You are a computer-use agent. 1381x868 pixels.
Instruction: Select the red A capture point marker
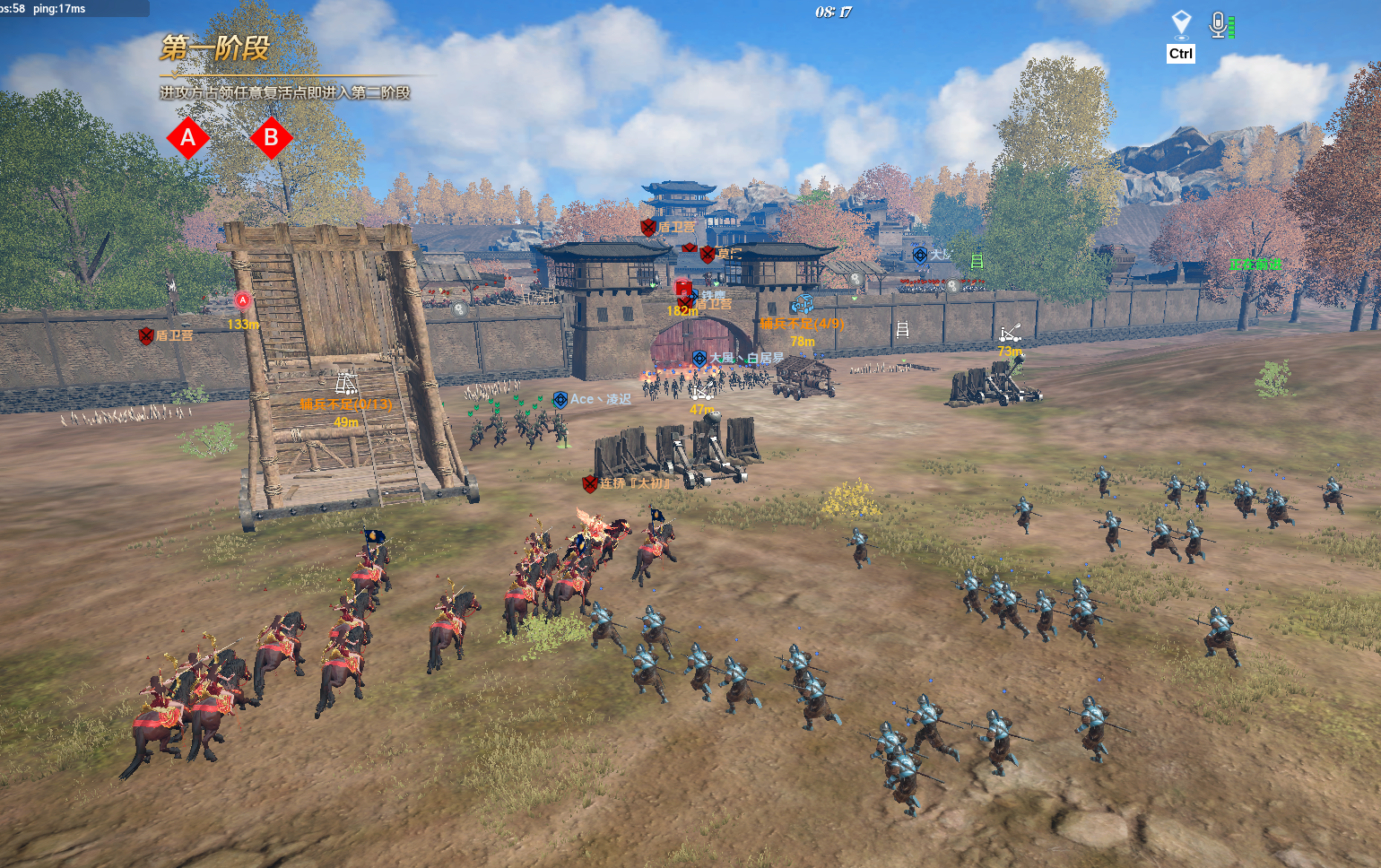click(188, 138)
